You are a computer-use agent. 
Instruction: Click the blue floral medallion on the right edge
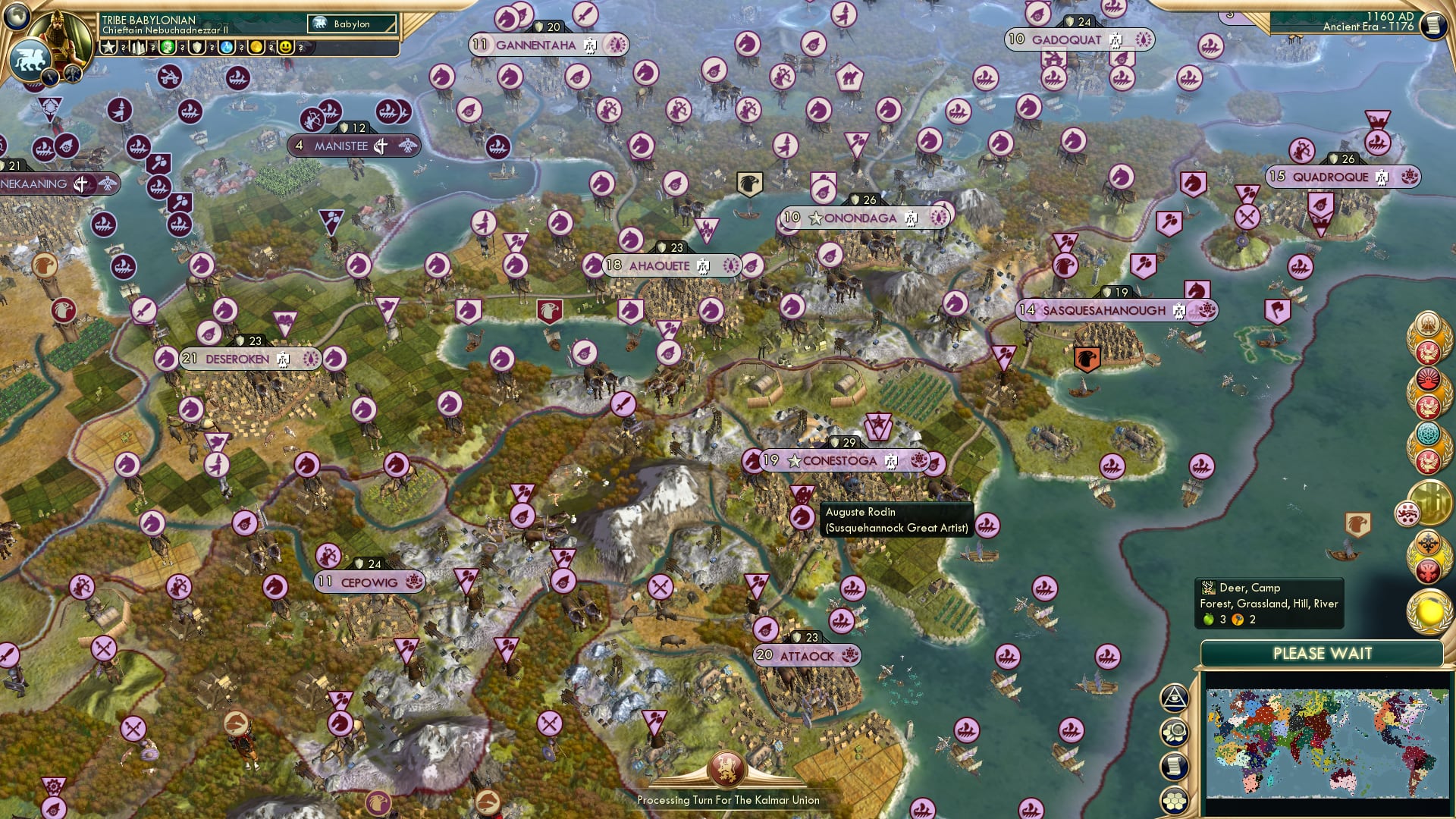[1427, 433]
